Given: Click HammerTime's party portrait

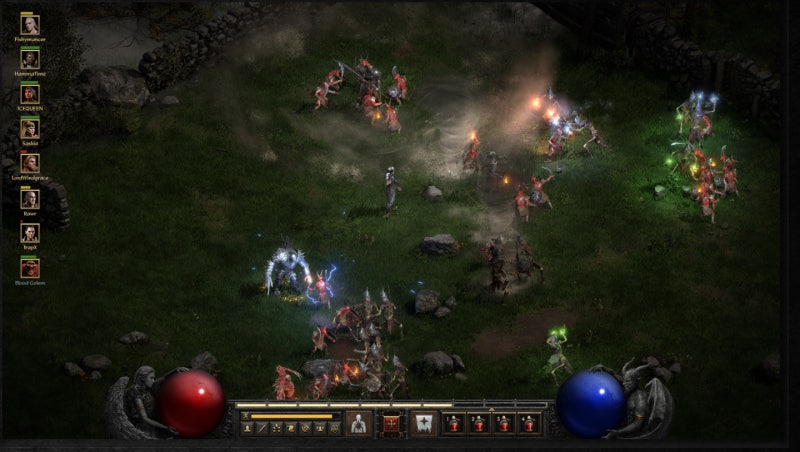Looking at the screenshot, I should (x=30, y=59).
